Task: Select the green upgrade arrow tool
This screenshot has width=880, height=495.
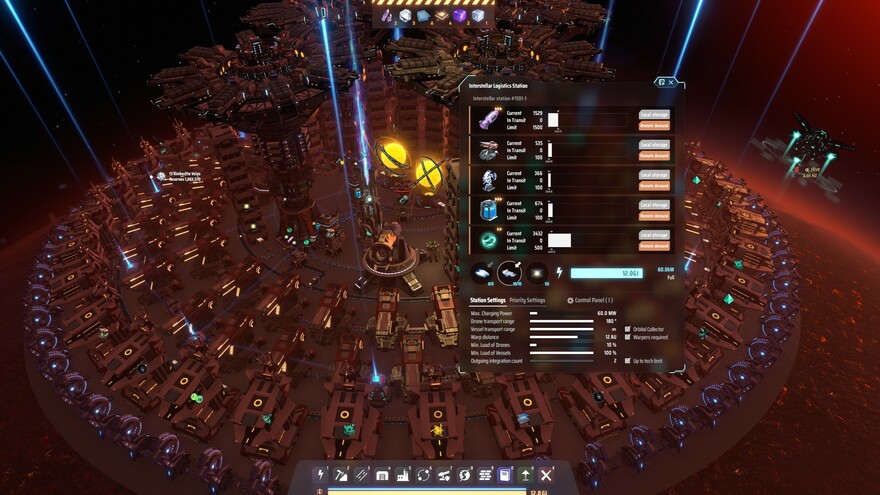Action: click(526, 474)
